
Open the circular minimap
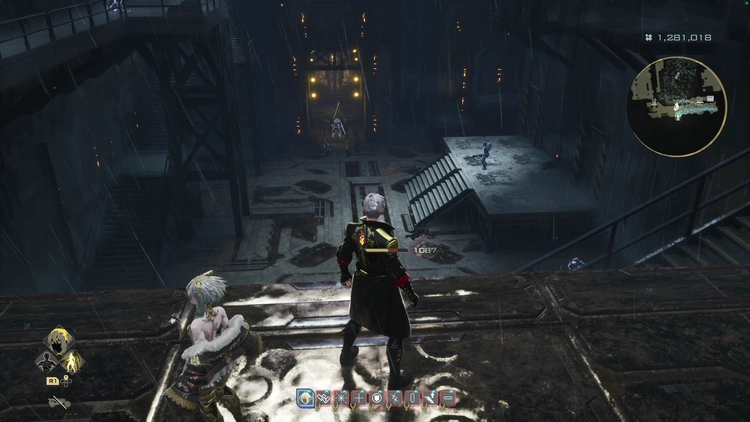[x=677, y=106]
